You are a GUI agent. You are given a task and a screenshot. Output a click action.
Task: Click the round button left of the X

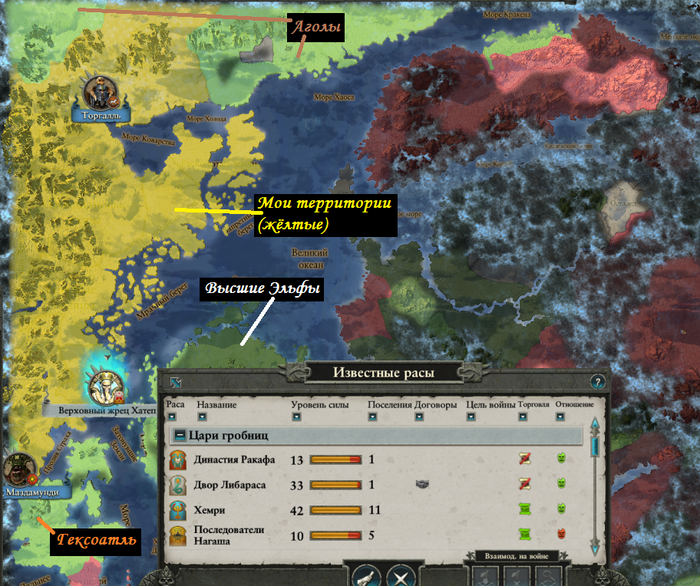364,576
